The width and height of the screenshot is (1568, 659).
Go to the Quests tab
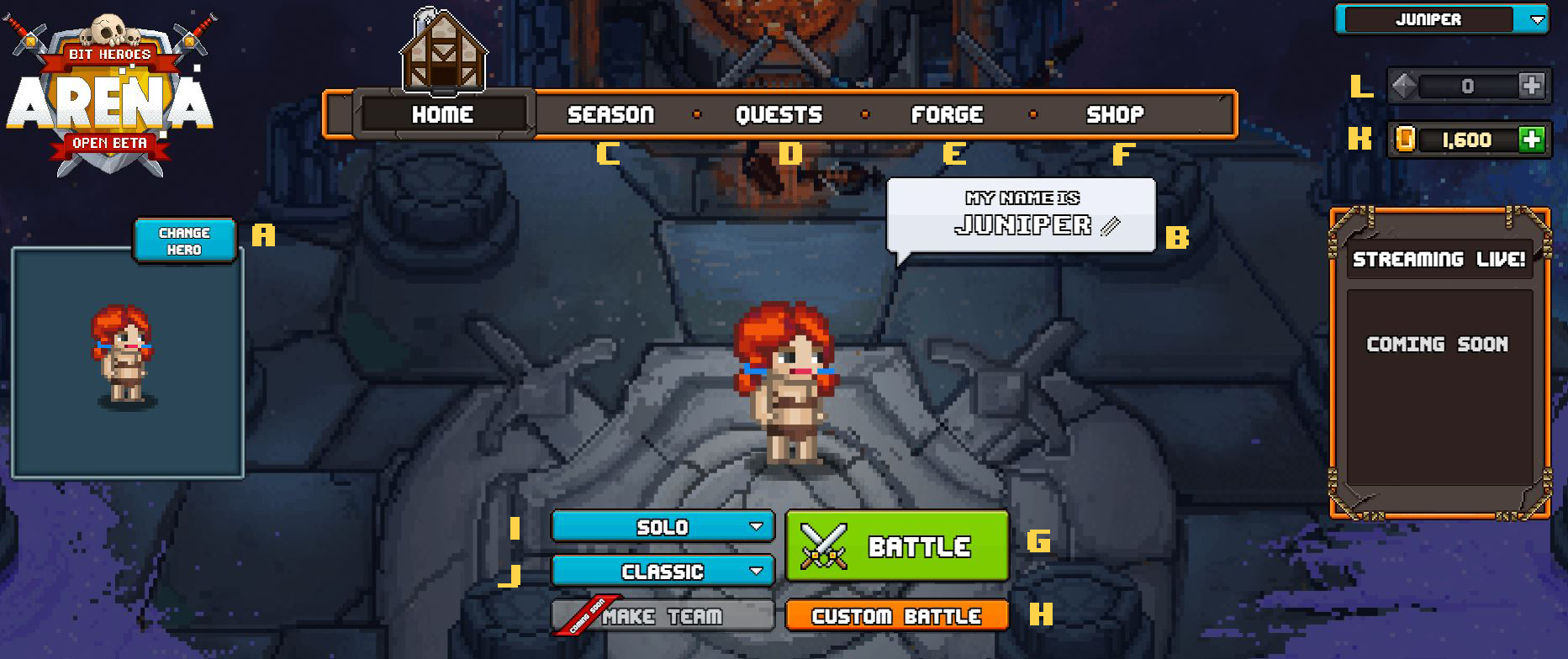[779, 114]
